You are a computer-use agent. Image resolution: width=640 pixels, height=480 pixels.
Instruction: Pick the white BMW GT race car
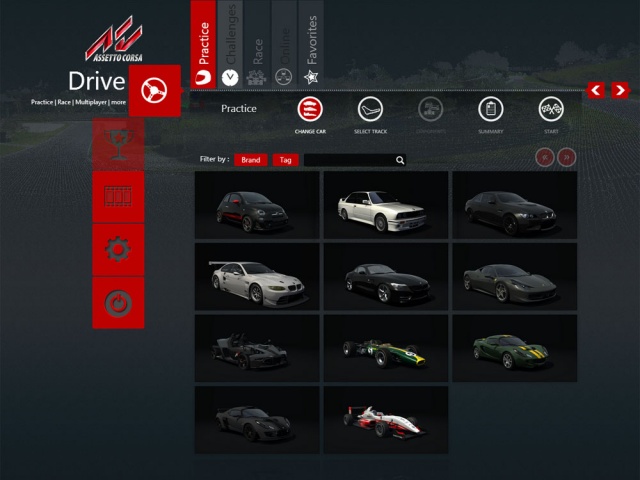coord(257,276)
